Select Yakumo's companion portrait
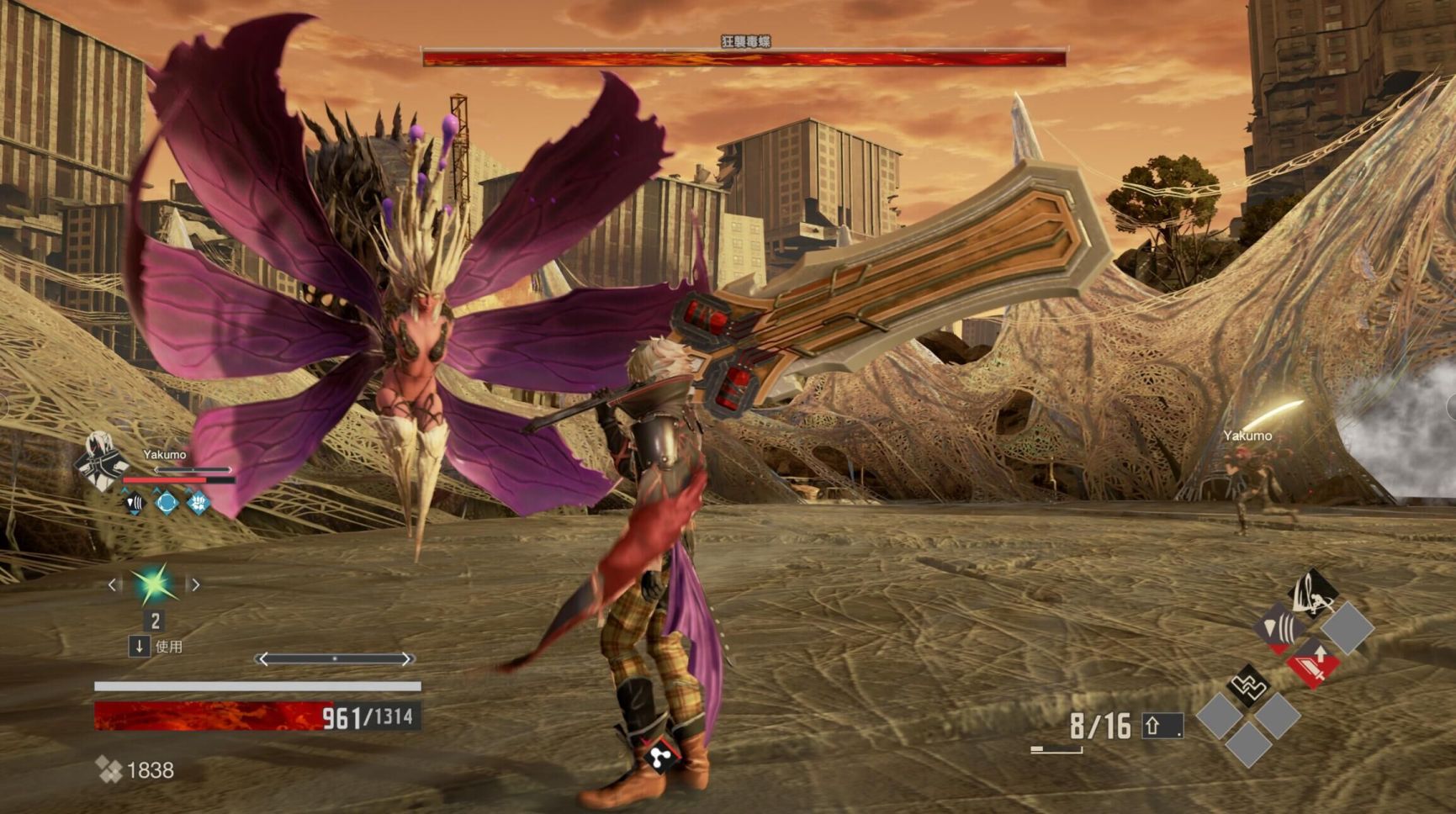1456x814 pixels. point(101,461)
